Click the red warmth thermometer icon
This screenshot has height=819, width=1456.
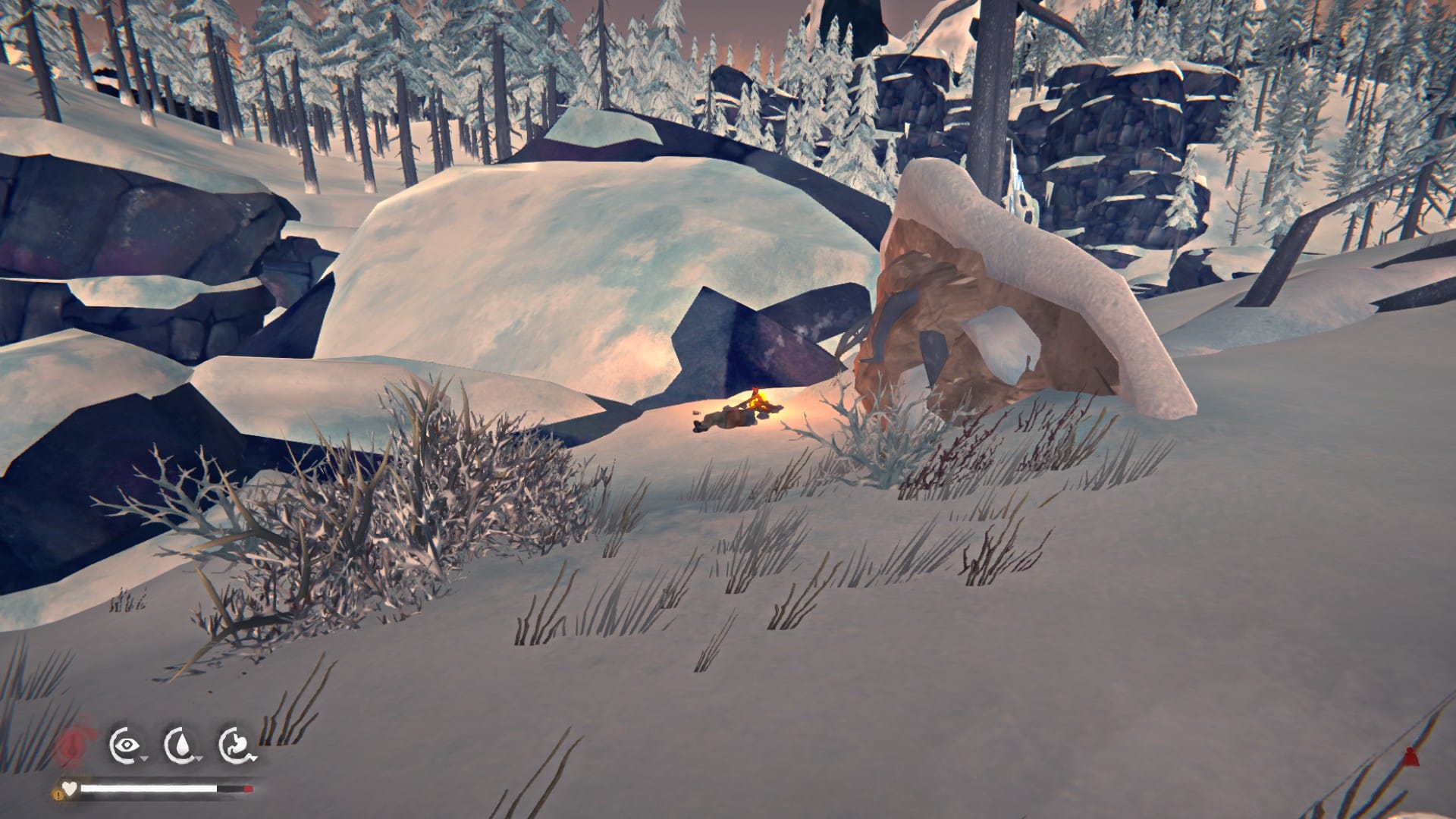click(72, 745)
